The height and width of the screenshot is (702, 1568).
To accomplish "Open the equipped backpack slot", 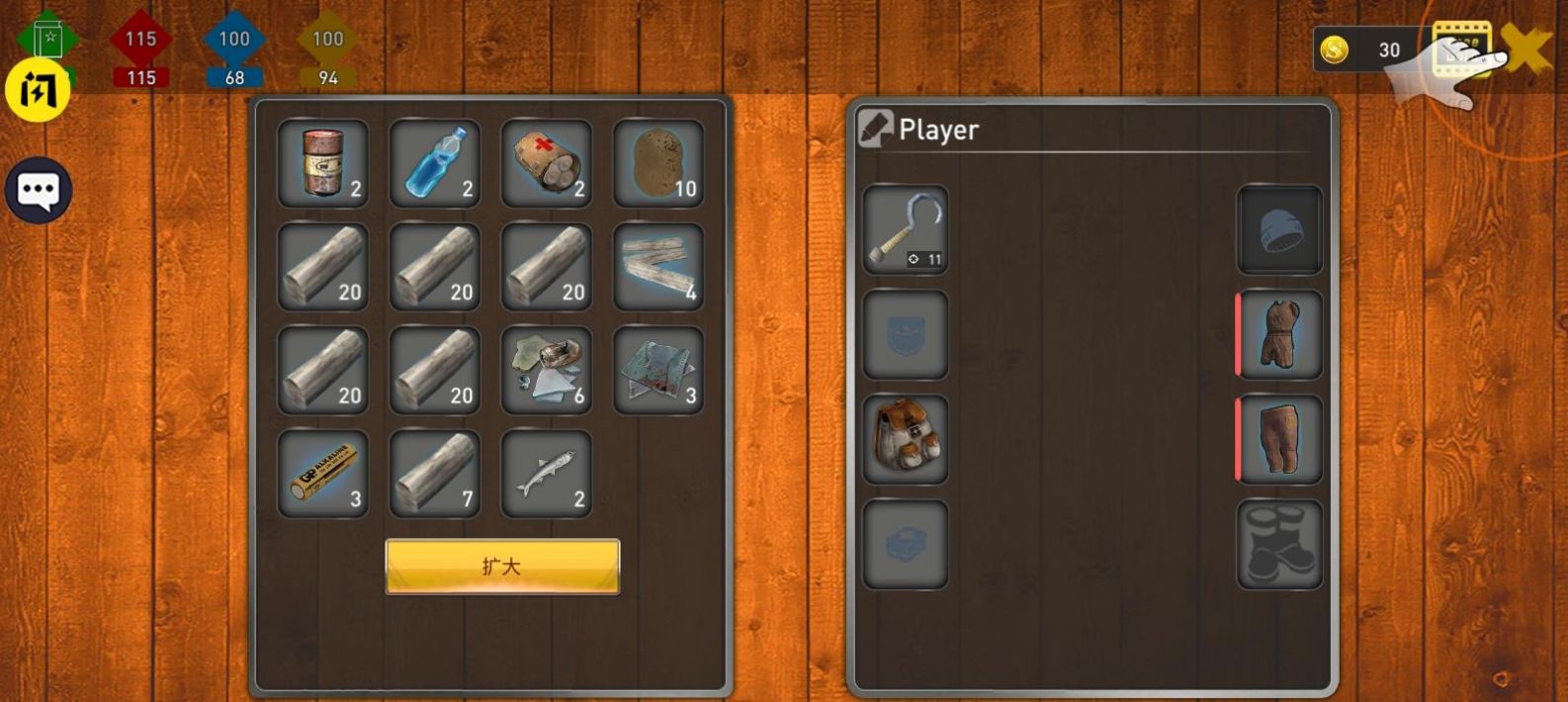I will 906,440.
